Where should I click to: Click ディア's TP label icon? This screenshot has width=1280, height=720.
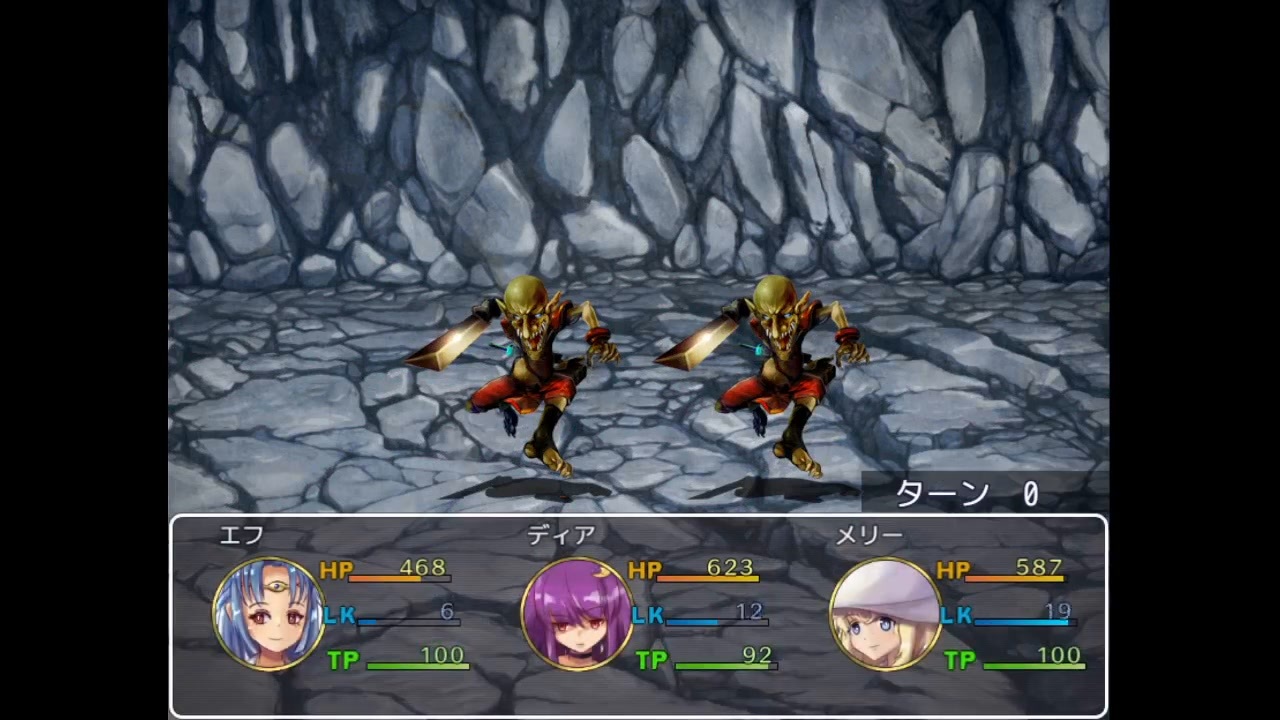[652, 657]
